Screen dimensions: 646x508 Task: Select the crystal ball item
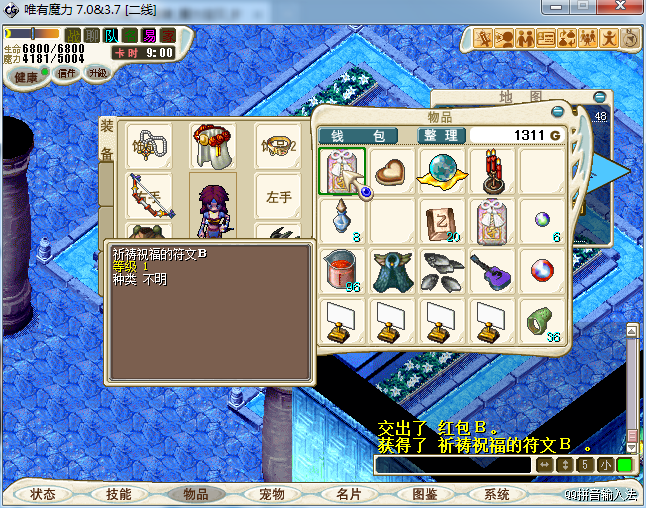[441, 170]
